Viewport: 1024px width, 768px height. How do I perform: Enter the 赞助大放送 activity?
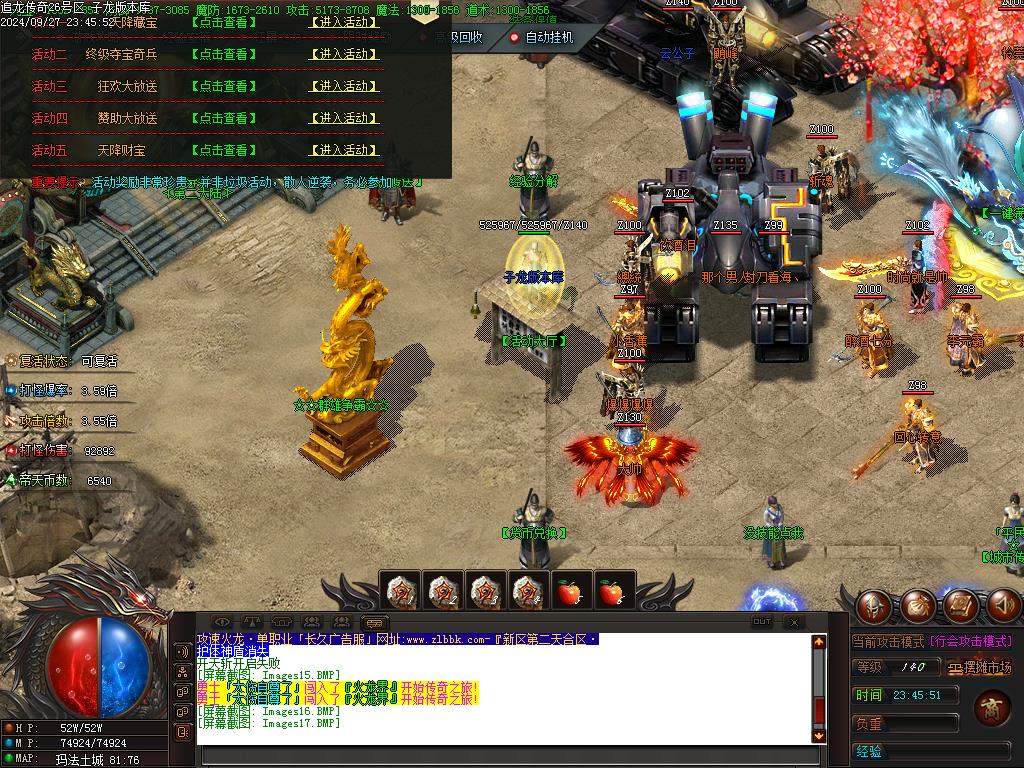345,118
